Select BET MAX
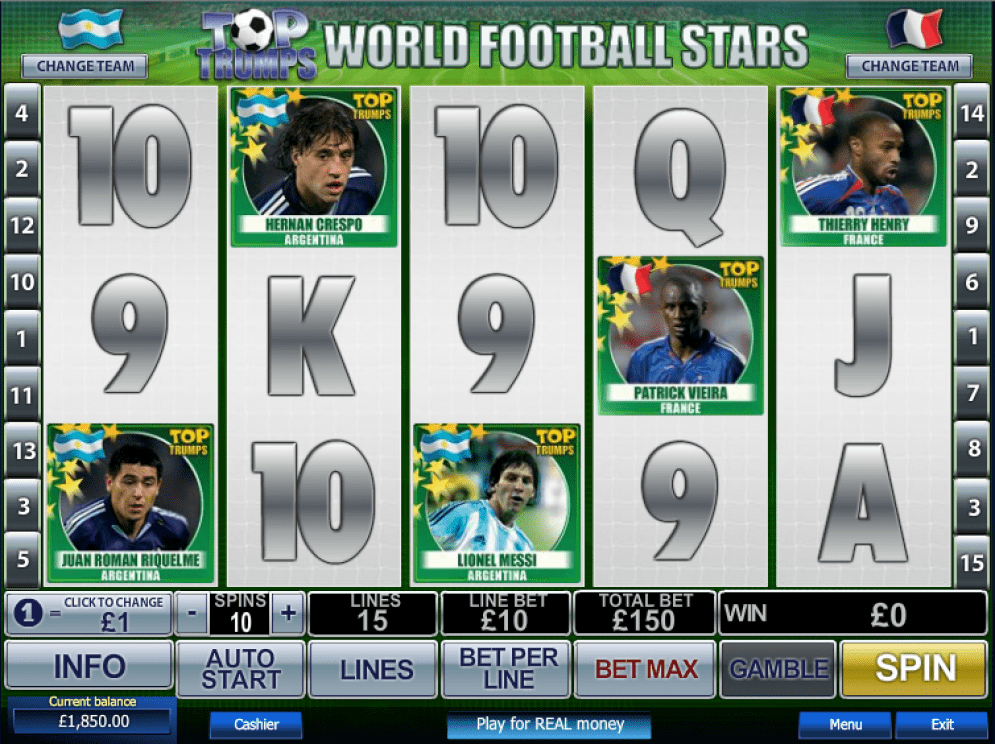The height and width of the screenshot is (744, 995). (645, 668)
